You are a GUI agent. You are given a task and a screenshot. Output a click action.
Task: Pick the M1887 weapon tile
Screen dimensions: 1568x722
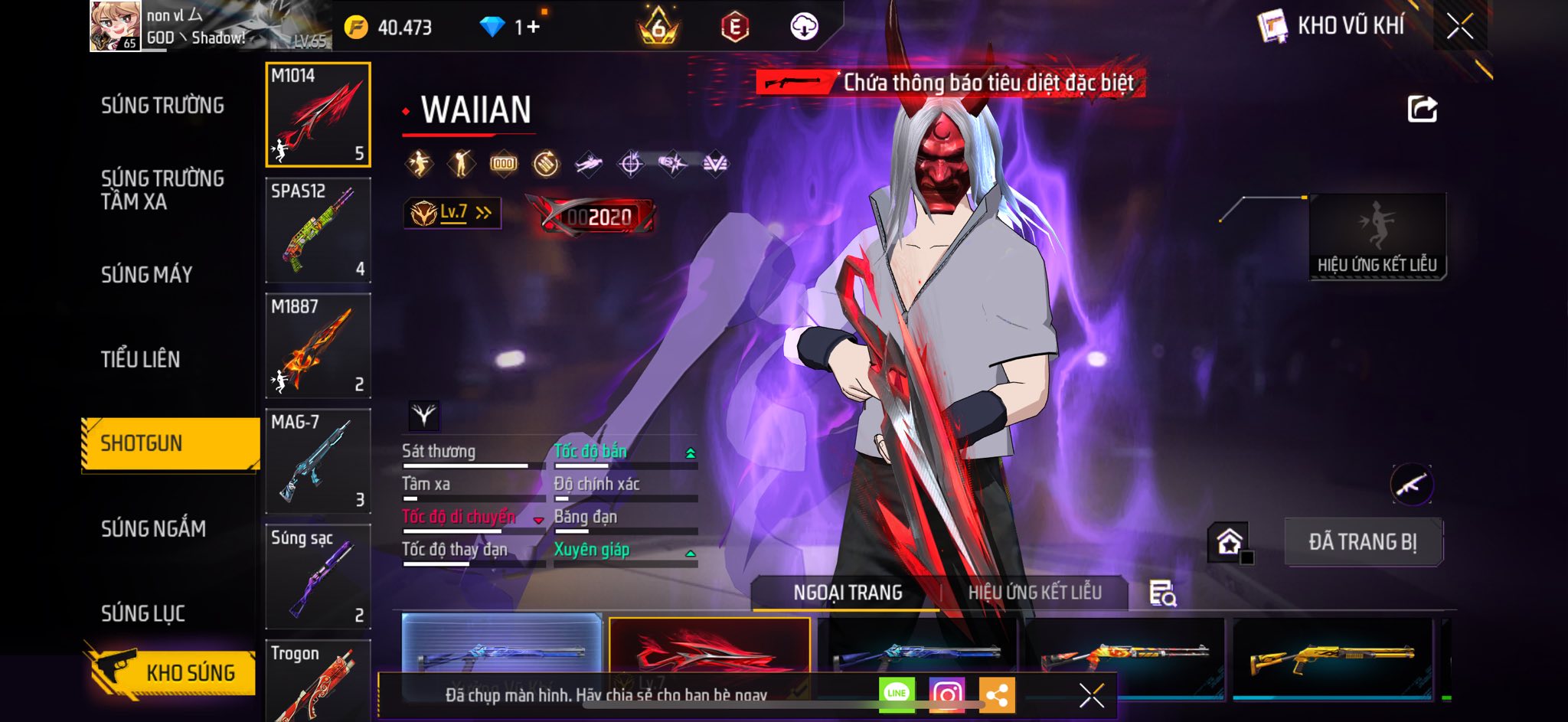click(318, 346)
